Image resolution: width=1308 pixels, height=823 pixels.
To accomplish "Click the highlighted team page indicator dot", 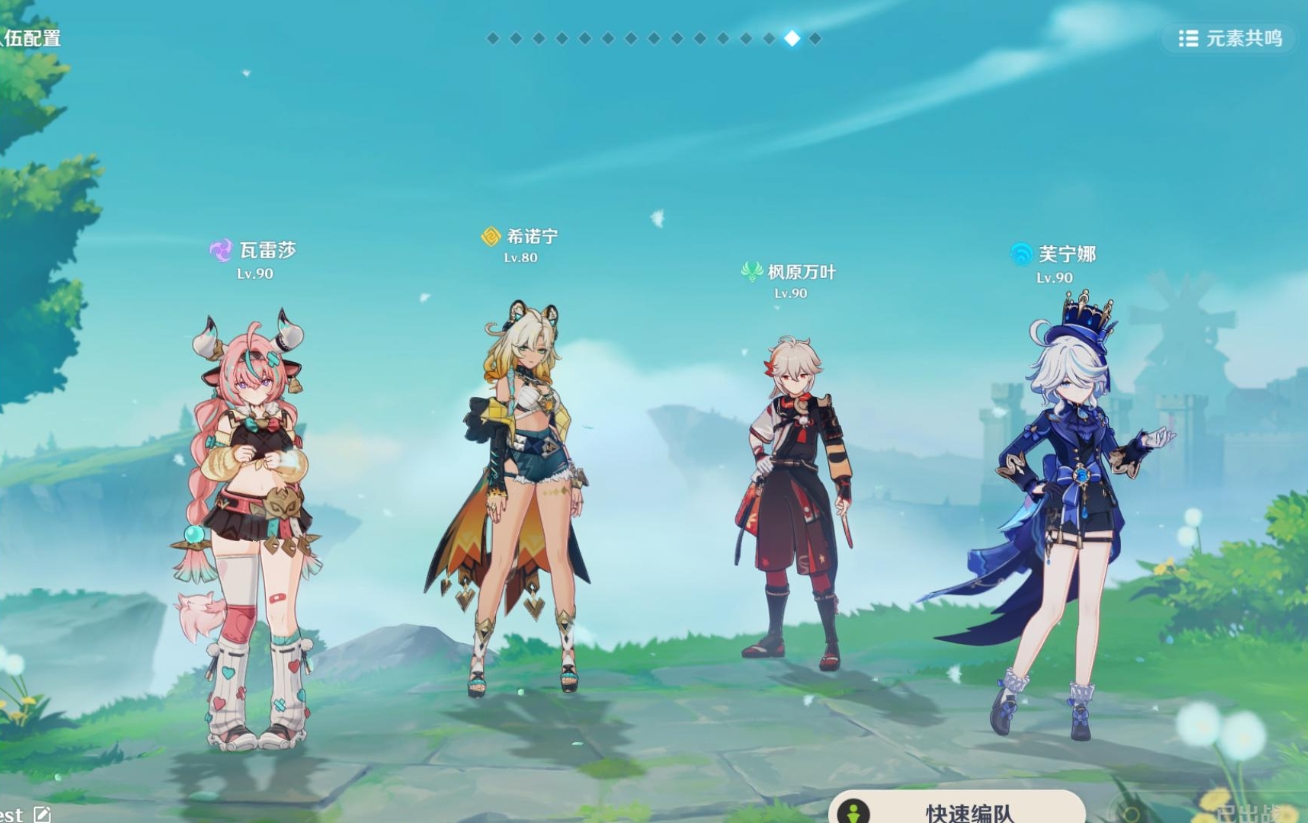I will [x=792, y=38].
